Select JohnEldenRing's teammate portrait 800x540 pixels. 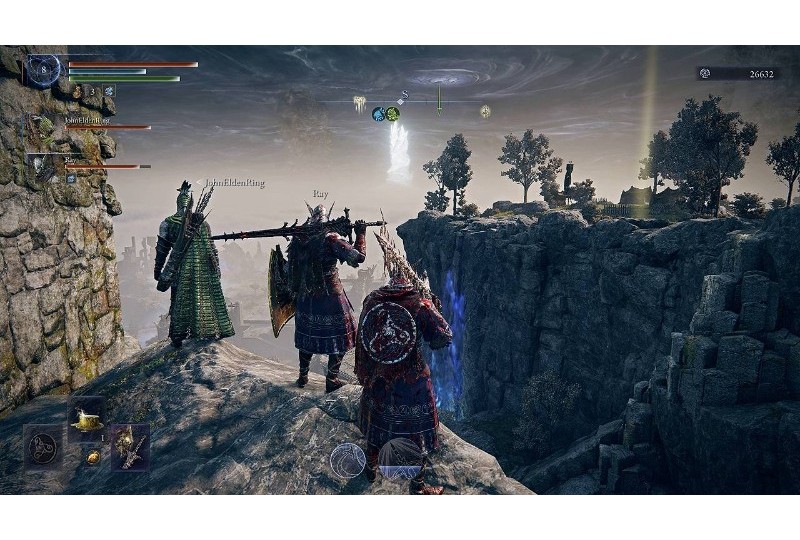click(42, 129)
